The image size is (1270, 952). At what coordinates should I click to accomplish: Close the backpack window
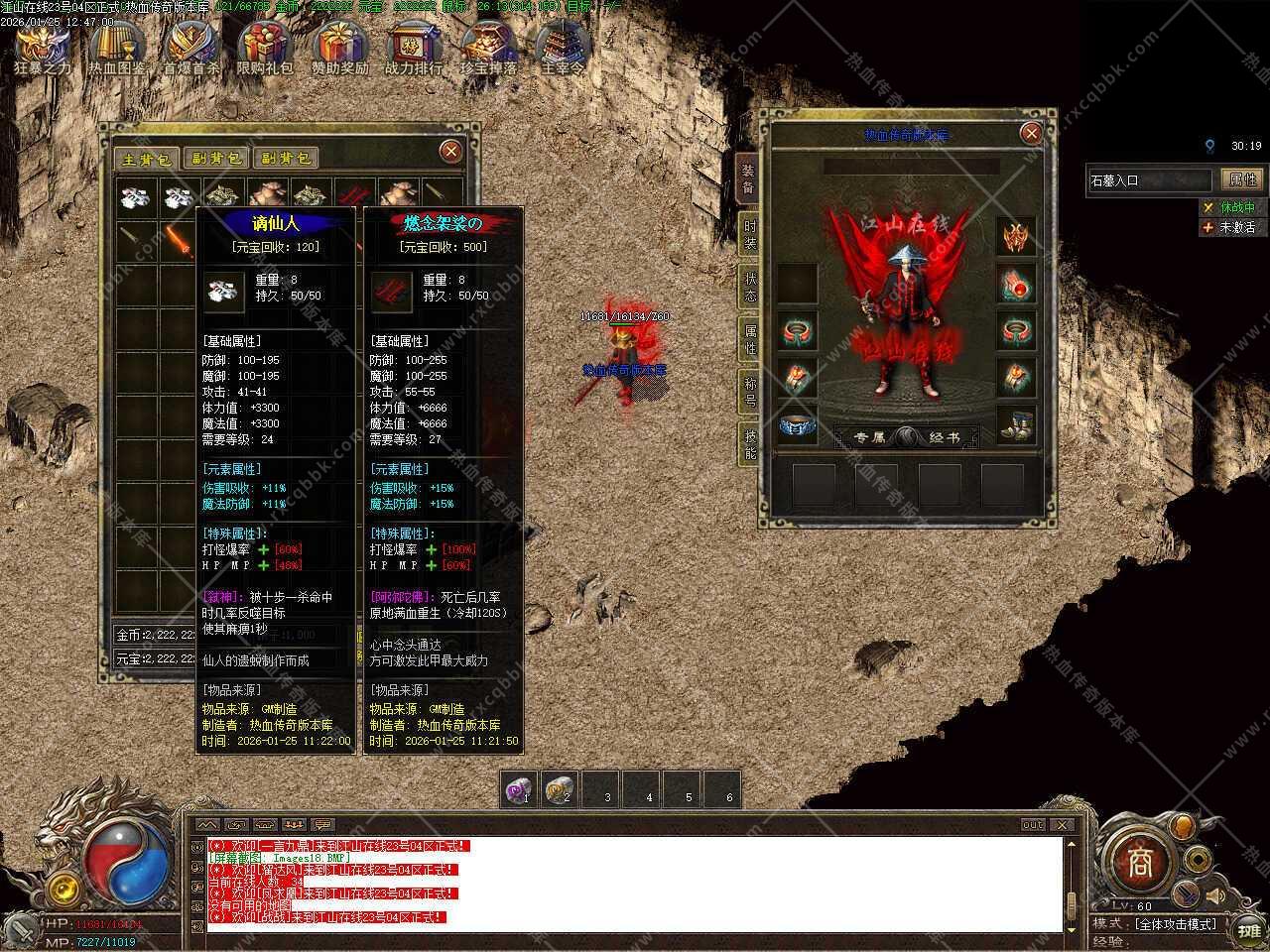450,151
